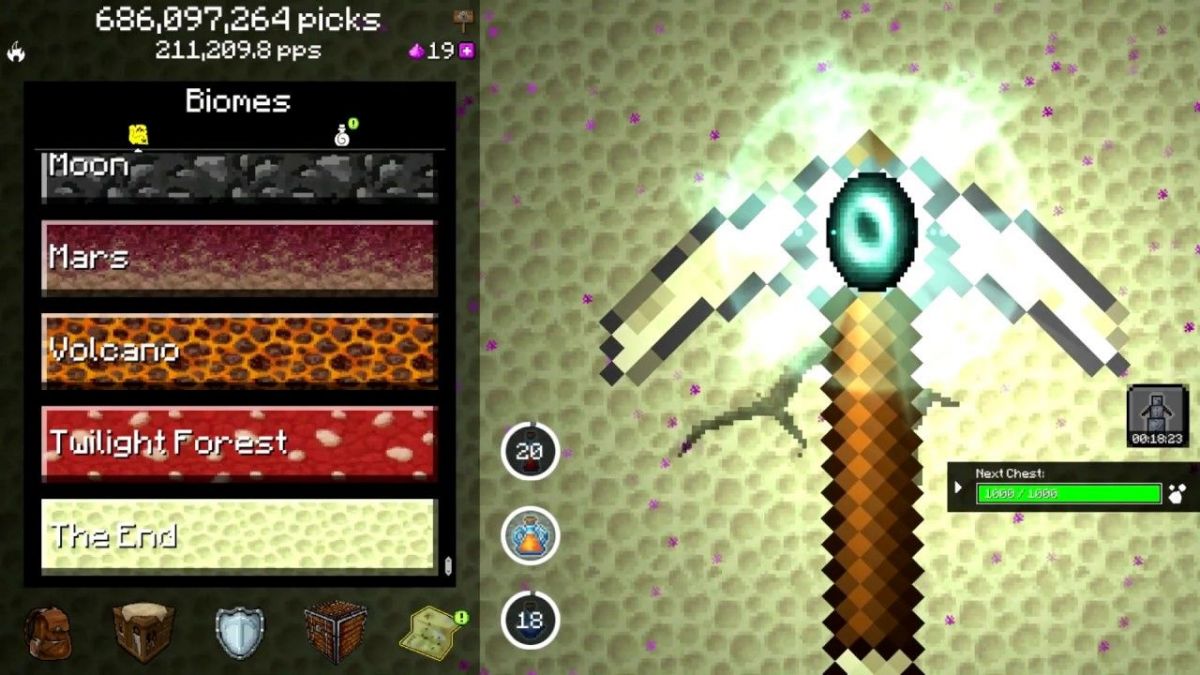Expand the Next Chest panel arrow
The width and height of the screenshot is (1200, 675).
(958, 488)
